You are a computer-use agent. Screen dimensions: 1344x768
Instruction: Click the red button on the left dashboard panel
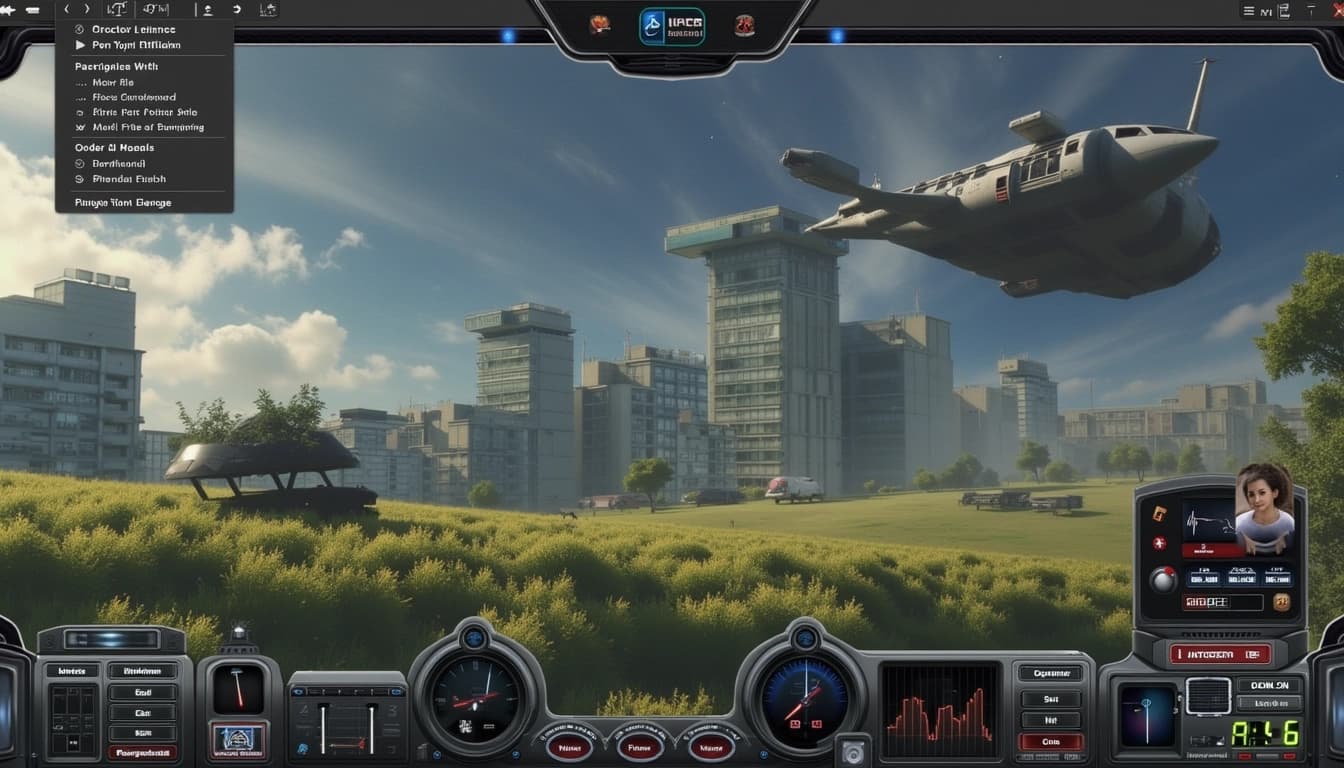pos(143,752)
